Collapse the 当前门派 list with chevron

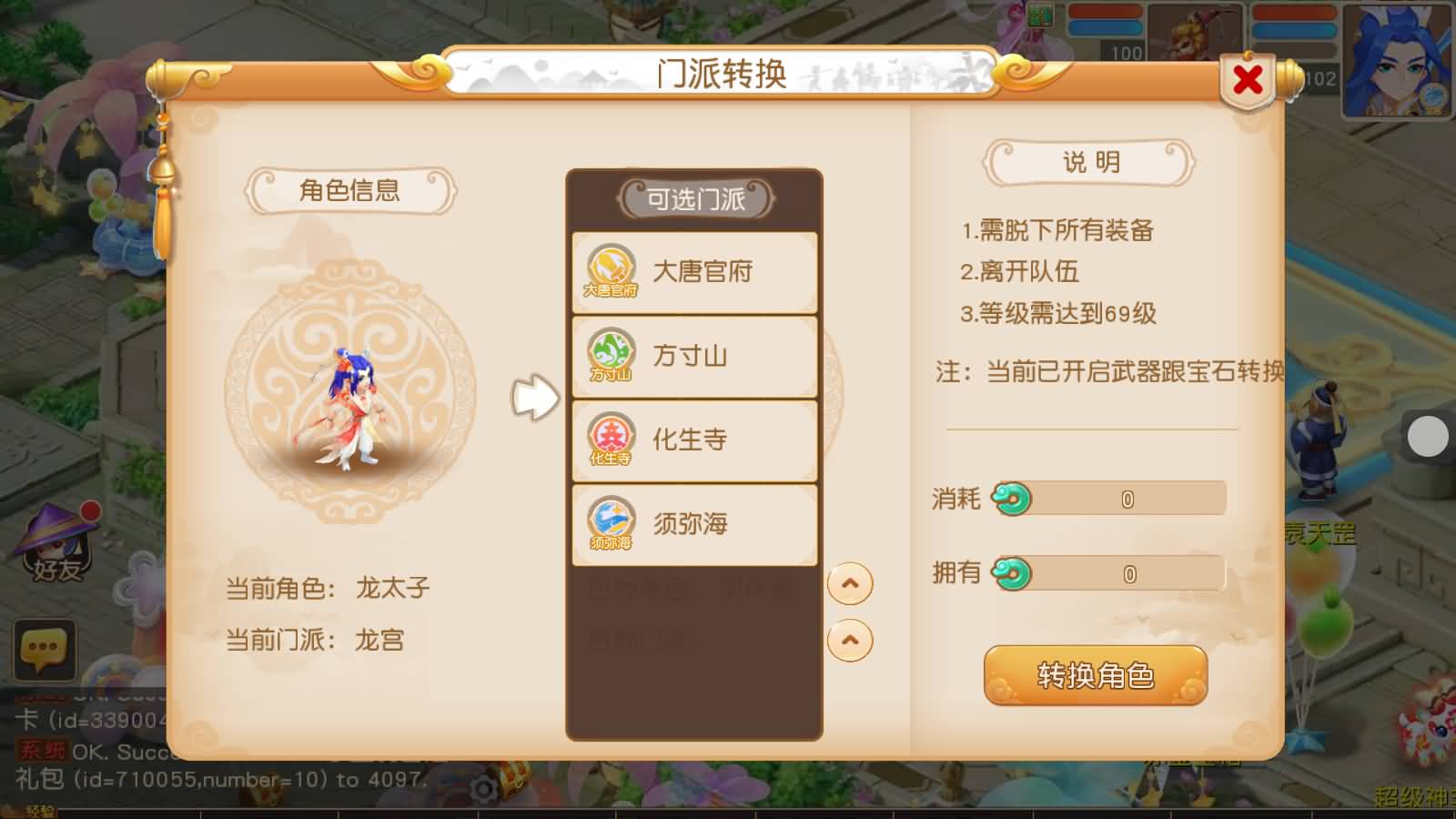(x=850, y=640)
